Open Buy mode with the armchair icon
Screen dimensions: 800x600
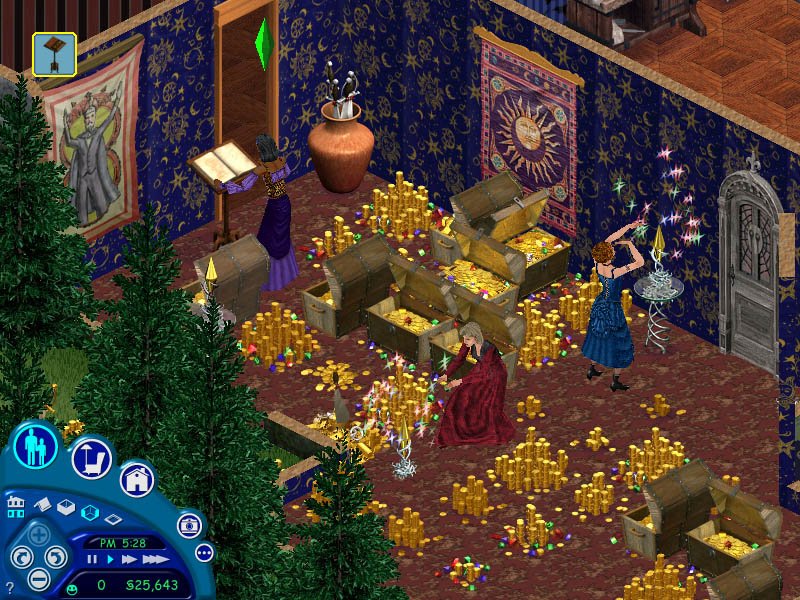coord(91,458)
